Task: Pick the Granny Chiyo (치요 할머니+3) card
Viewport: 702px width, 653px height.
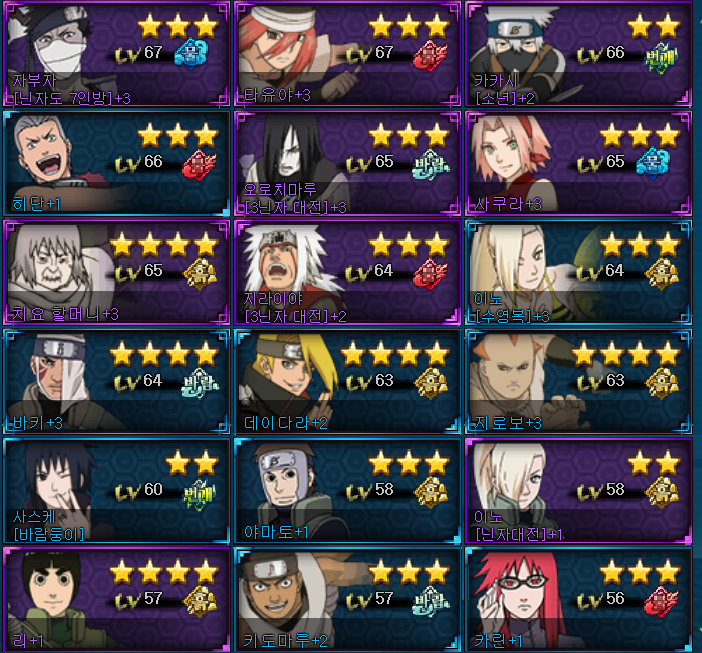Action: (x=116, y=272)
